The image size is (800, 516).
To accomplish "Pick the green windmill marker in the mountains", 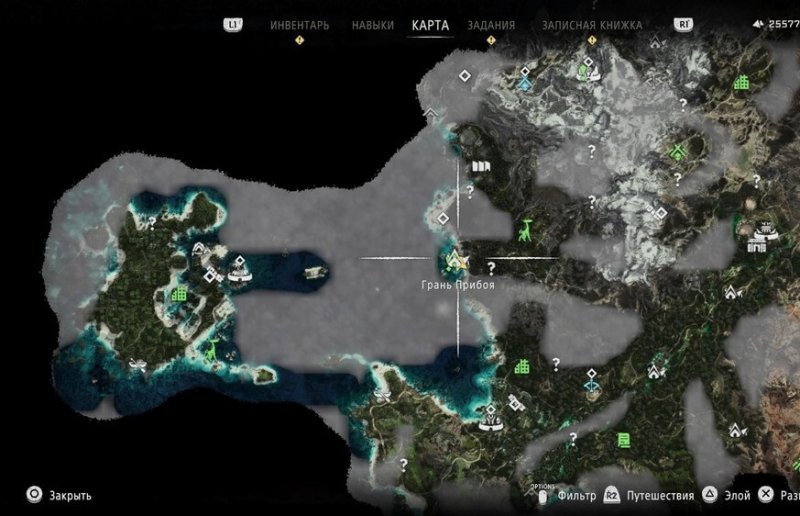I will click(x=676, y=151).
